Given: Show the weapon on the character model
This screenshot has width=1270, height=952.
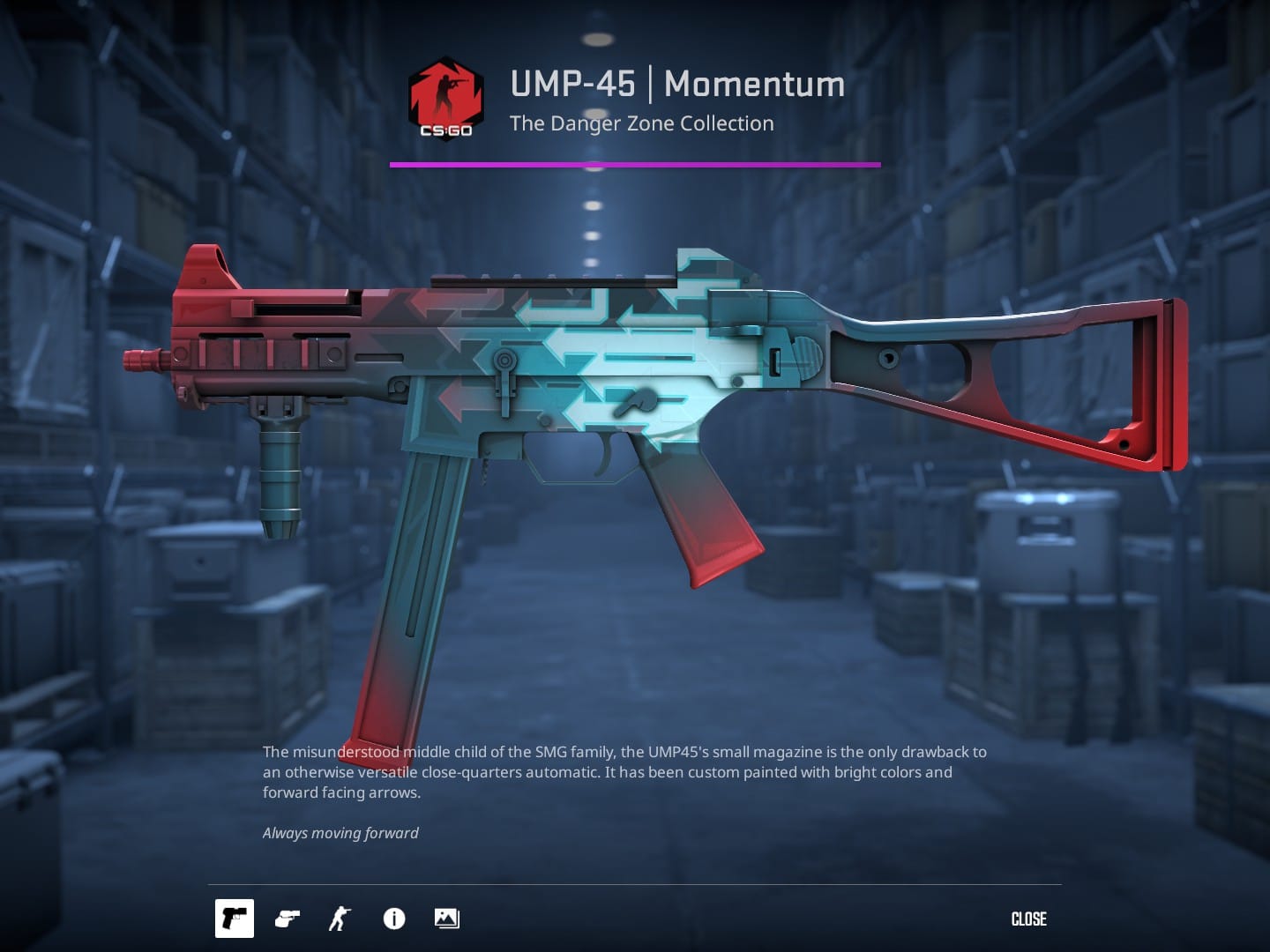Looking at the screenshot, I should [340, 919].
